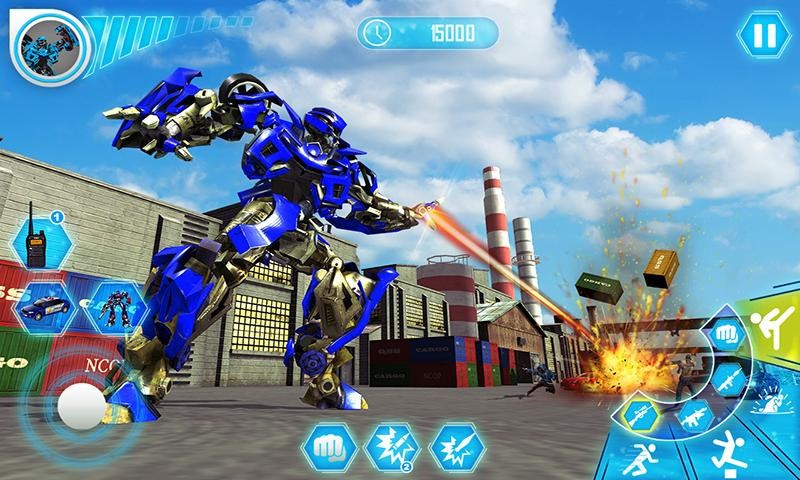Switch to the robot form icon
This screenshot has height=480, width=800.
[x=114, y=304]
